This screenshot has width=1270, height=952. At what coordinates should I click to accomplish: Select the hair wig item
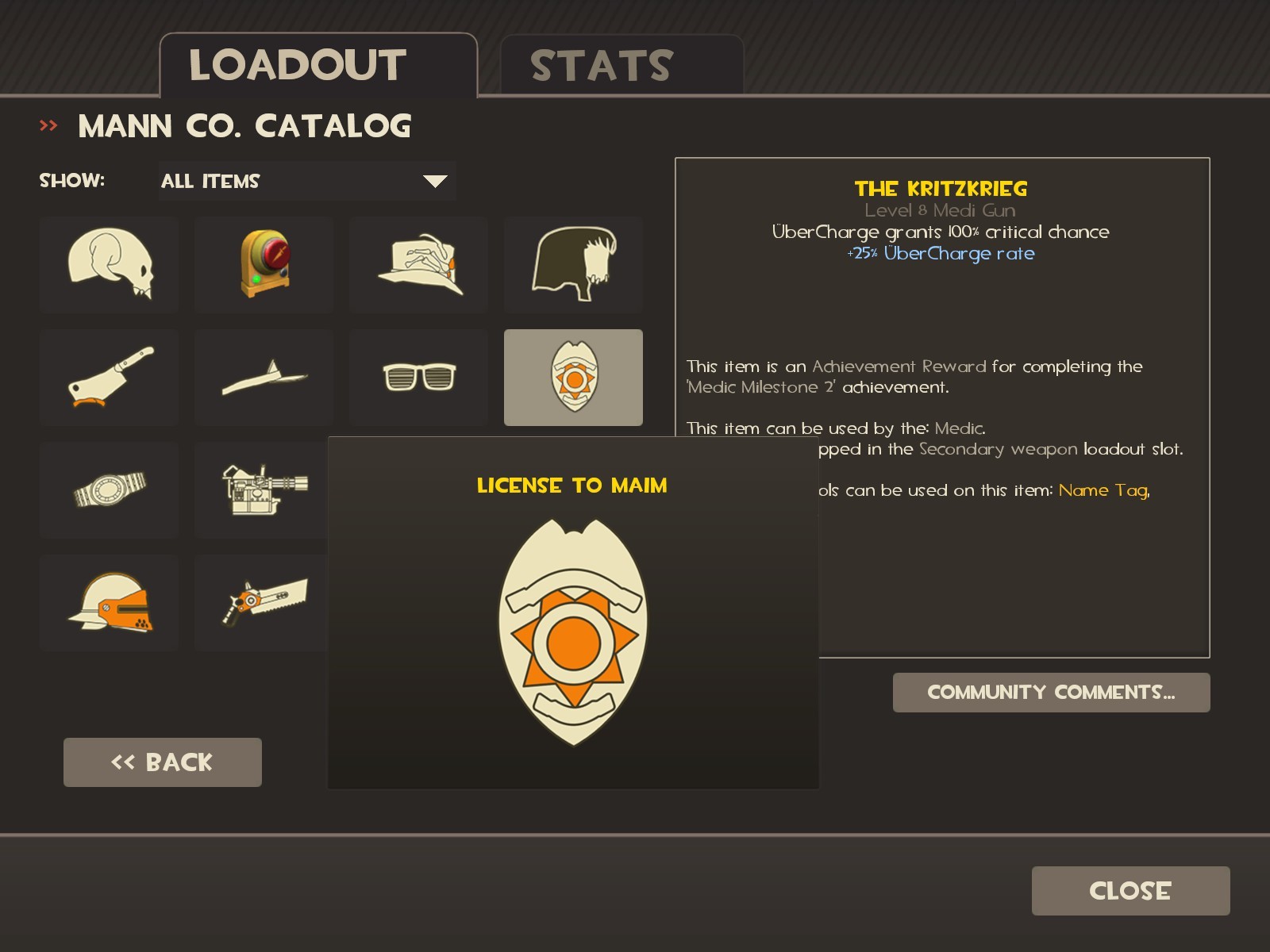573,265
